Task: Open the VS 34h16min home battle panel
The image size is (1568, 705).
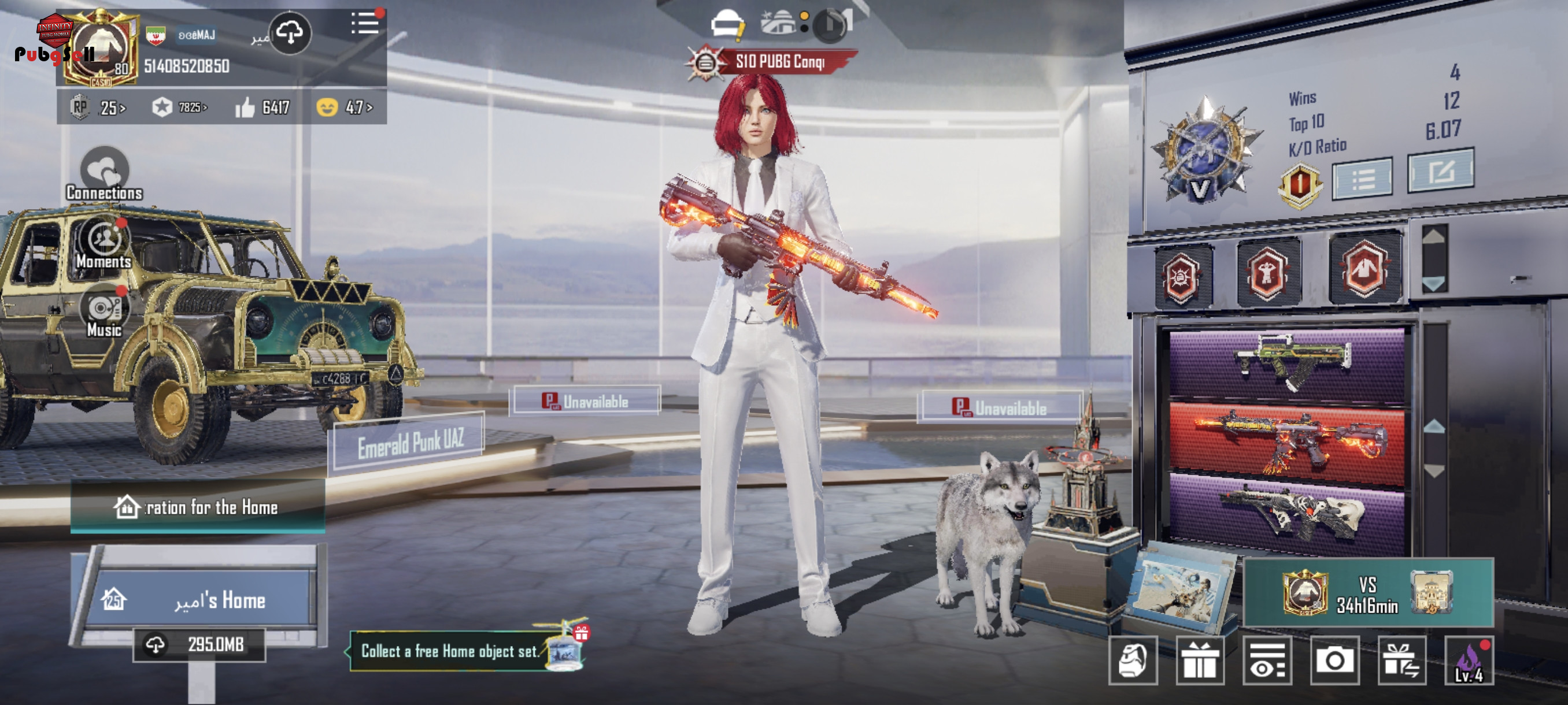Action: tap(1368, 593)
